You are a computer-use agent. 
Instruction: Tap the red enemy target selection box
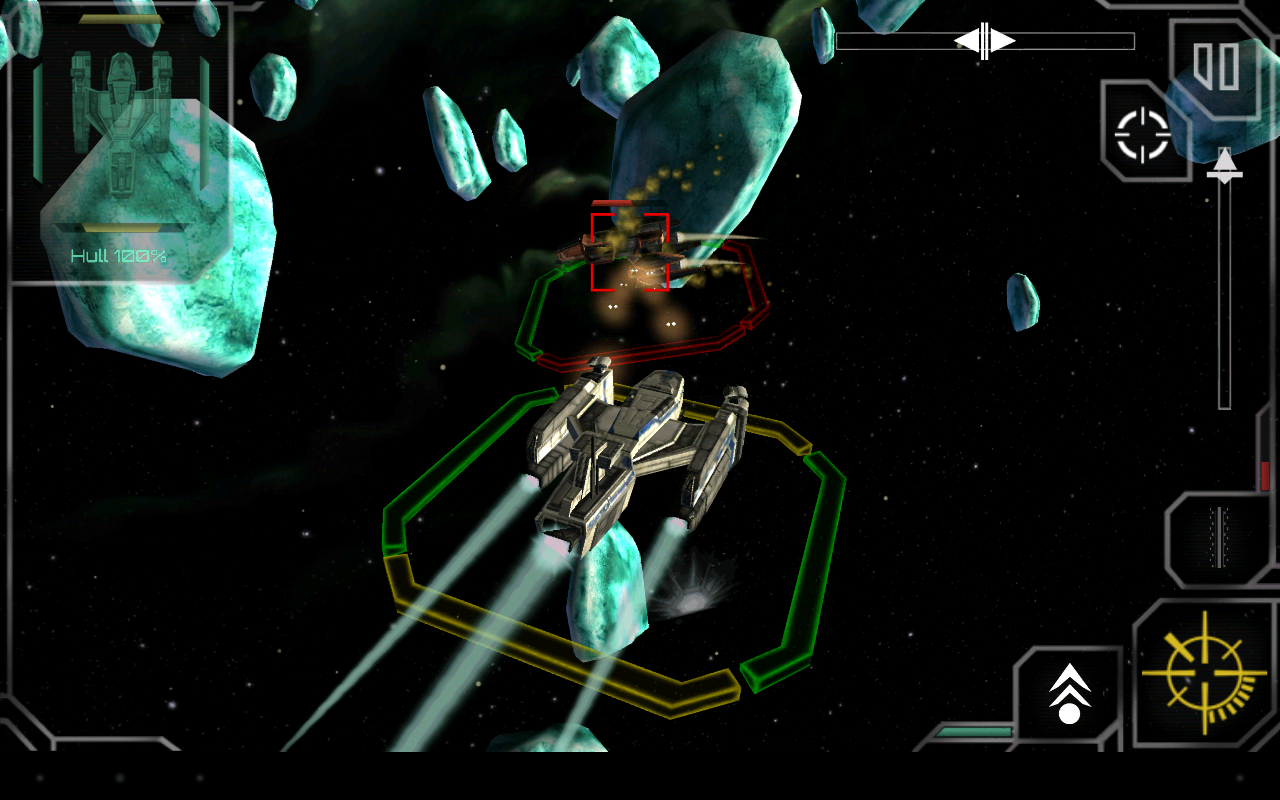coord(630,250)
